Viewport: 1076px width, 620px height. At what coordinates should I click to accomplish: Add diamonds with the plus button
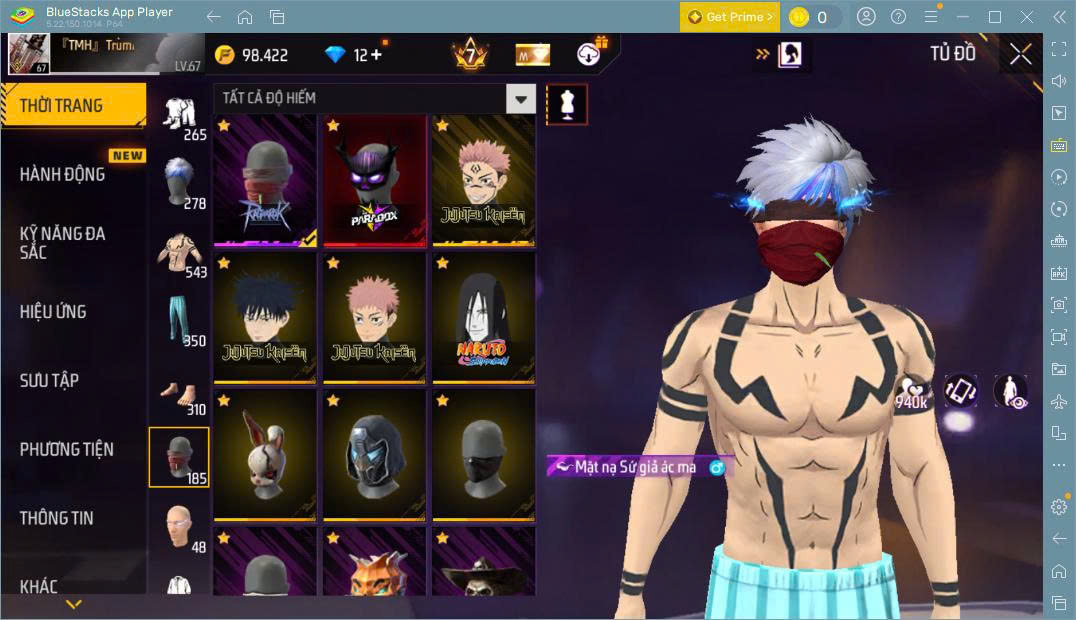click(376, 55)
